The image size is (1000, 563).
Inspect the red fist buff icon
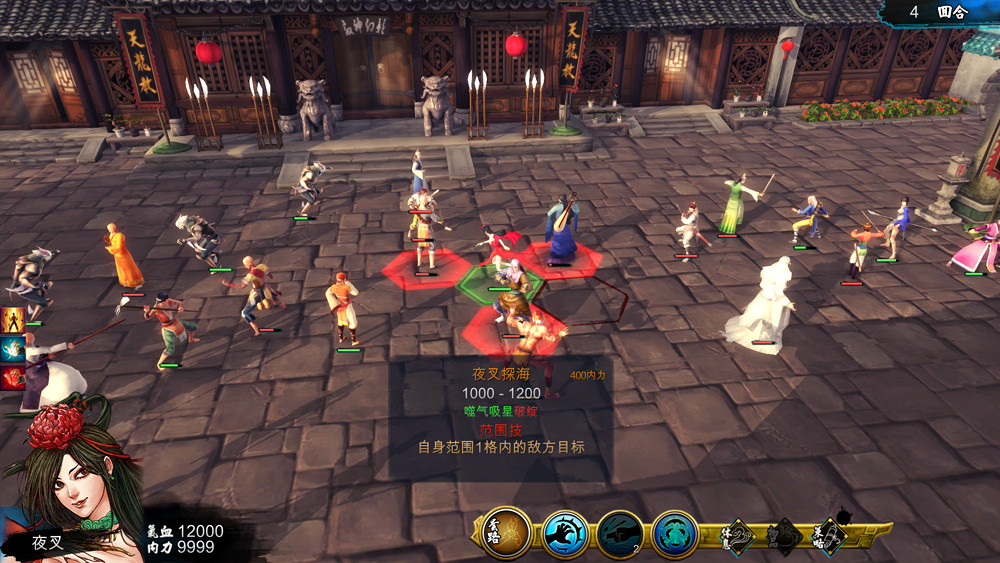(x=13, y=378)
